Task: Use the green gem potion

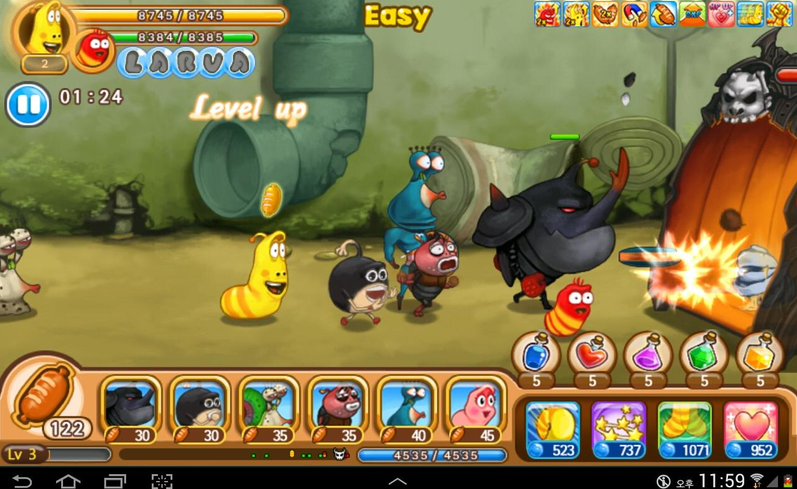Action: coord(704,355)
